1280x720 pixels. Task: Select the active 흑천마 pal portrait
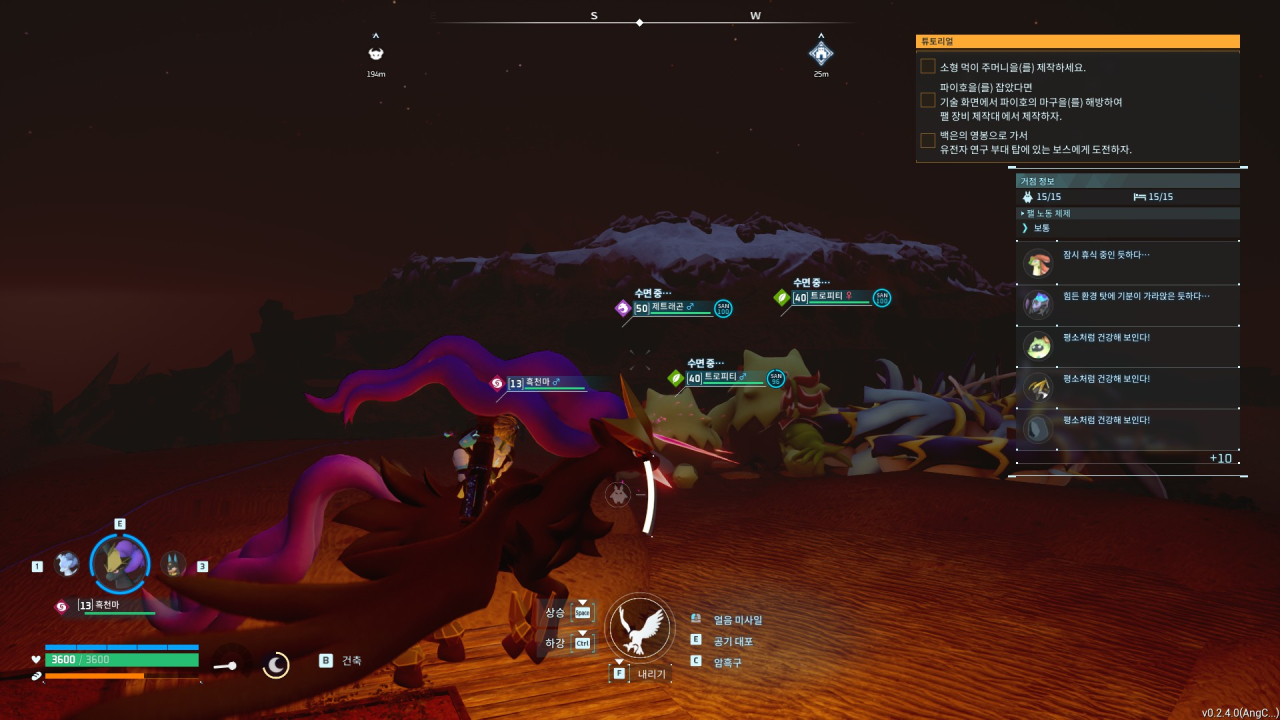pyautogui.click(x=120, y=564)
